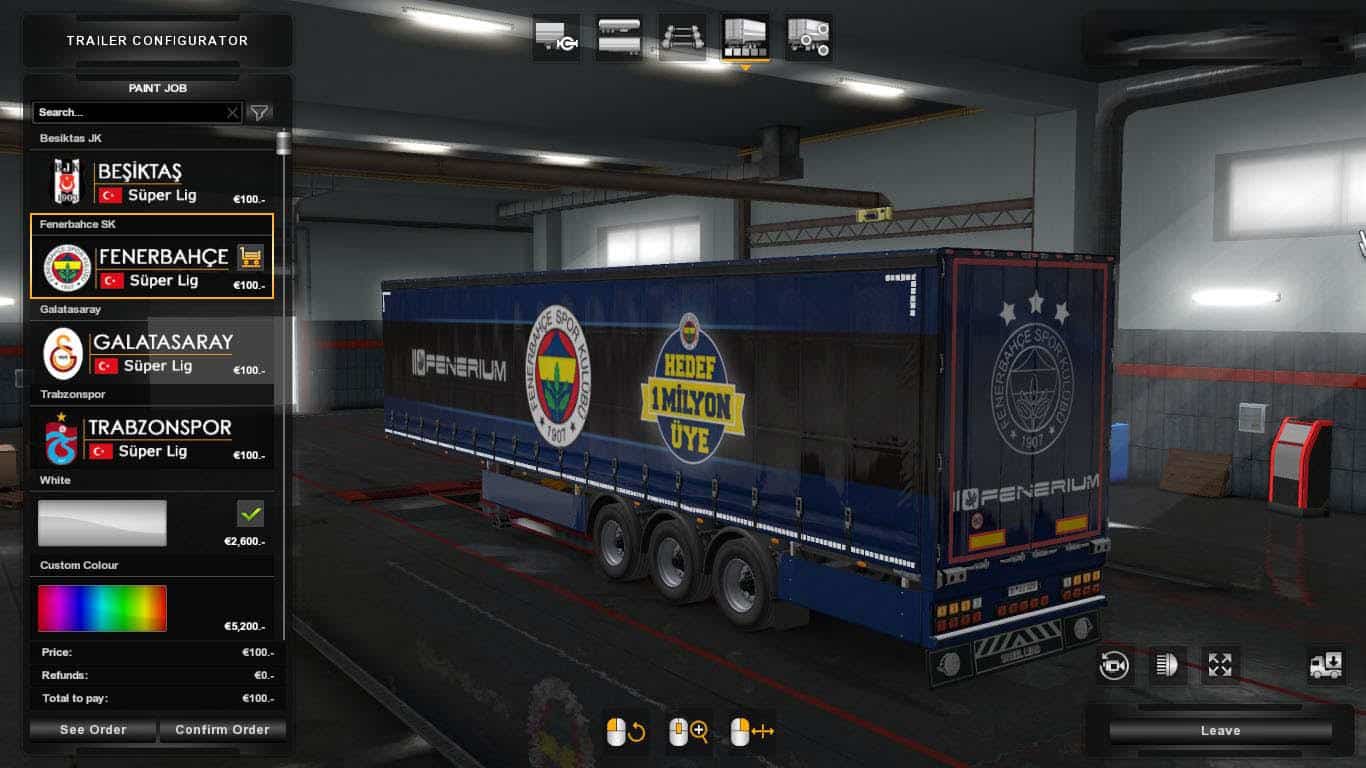Pick the Galatasaray paint job
1366x768 pixels.
point(150,353)
